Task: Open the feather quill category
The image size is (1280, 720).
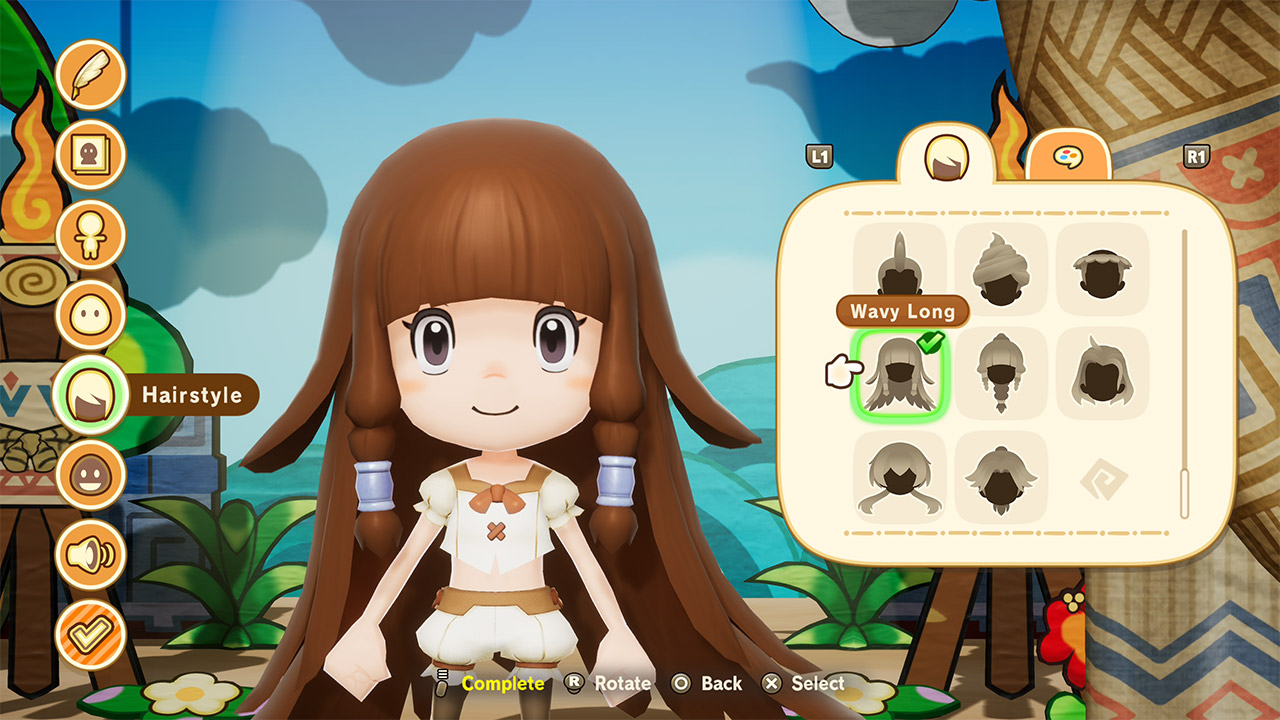Action: click(90, 75)
